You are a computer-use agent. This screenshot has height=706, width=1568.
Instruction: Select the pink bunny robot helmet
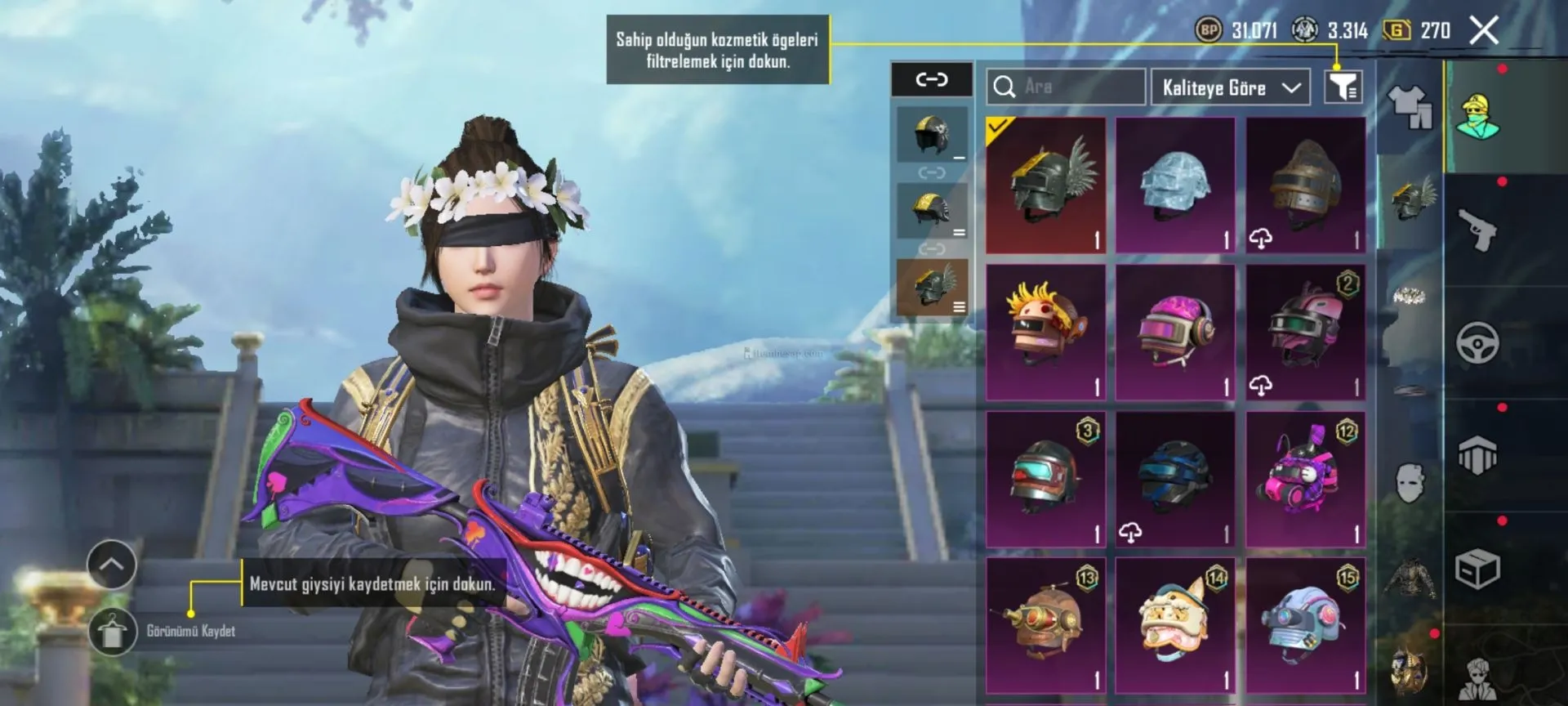pyautogui.click(x=1305, y=479)
